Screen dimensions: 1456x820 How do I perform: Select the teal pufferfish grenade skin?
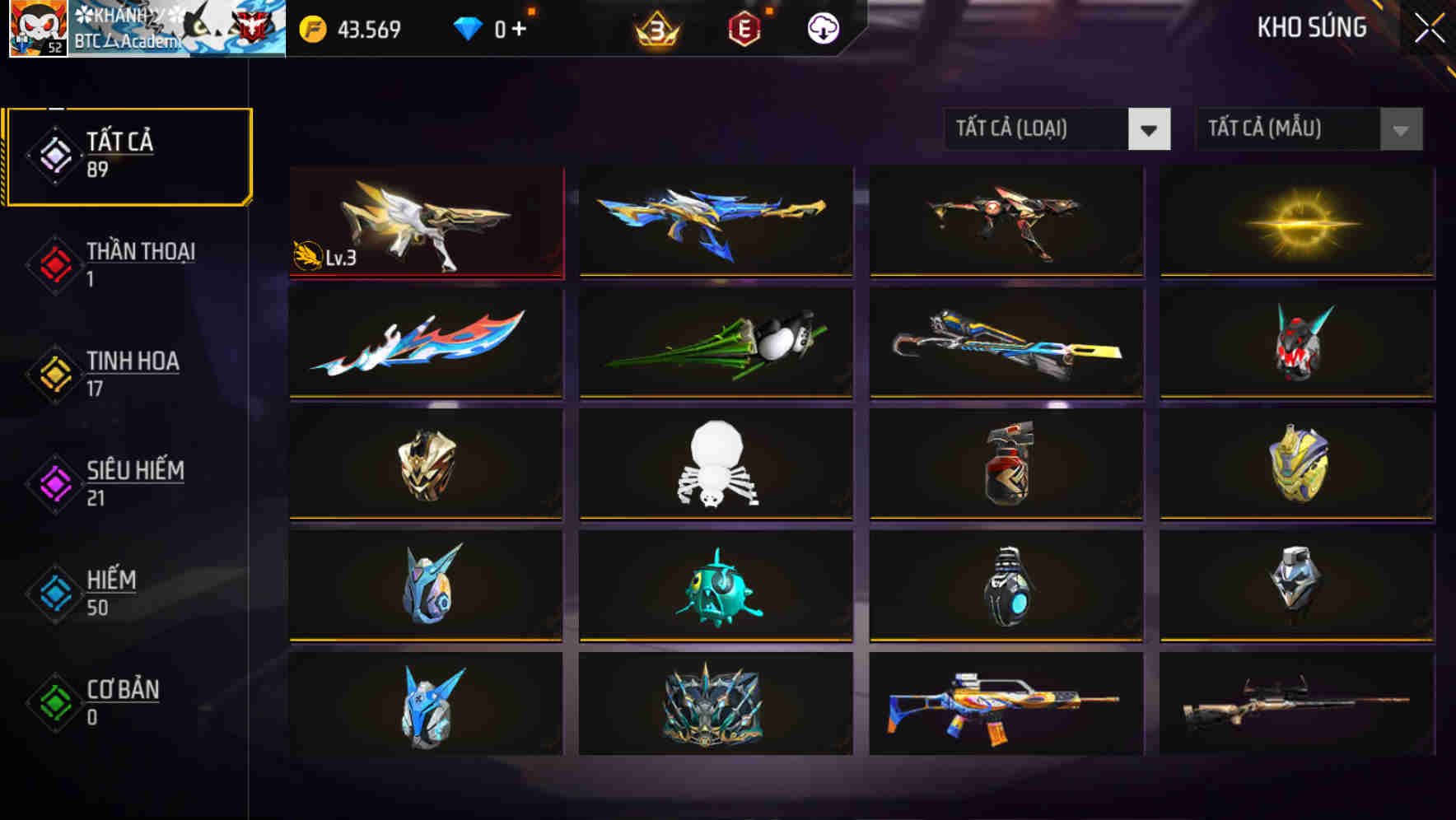tap(715, 586)
